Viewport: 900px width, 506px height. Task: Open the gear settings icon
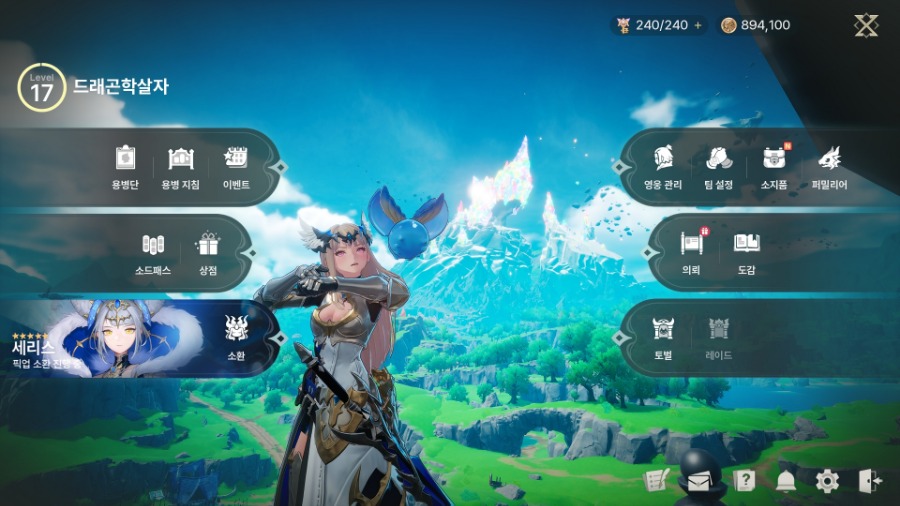pos(827,481)
